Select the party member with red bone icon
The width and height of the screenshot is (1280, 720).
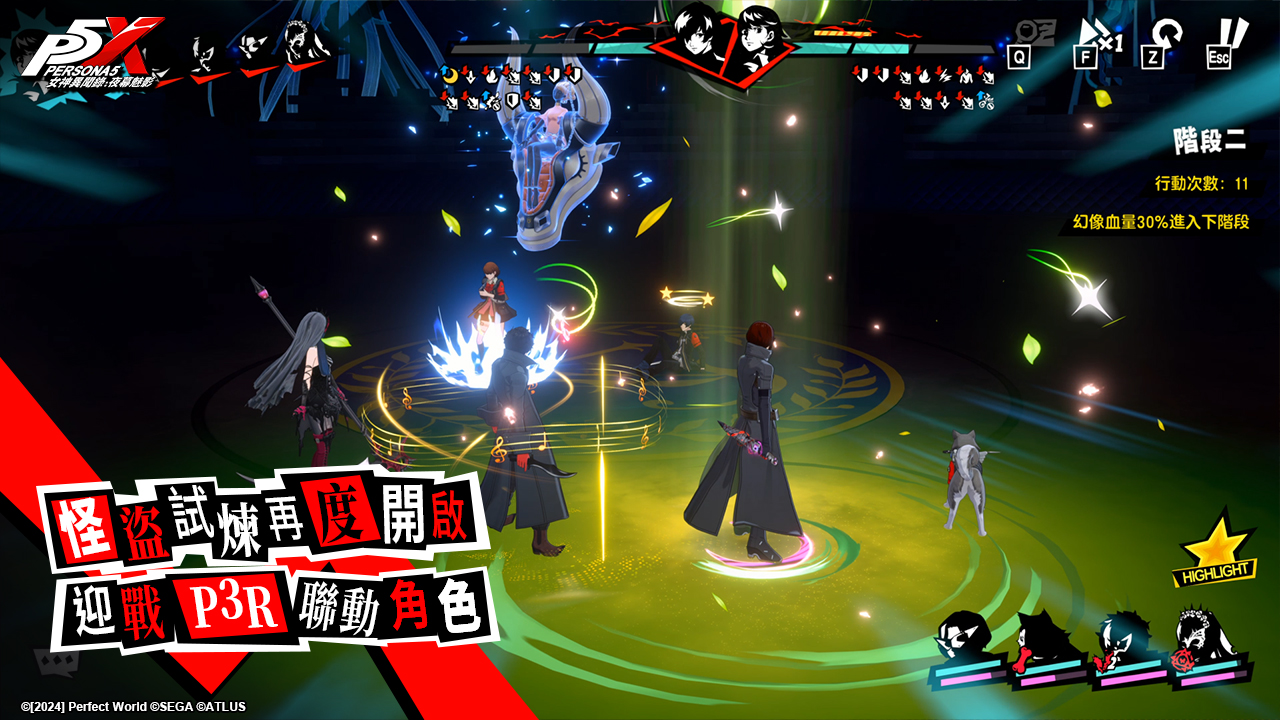tap(1043, 638)
